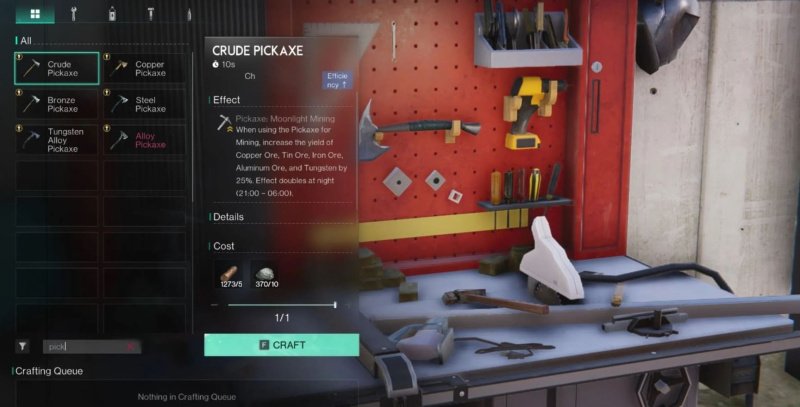Image resolution: width=800 pixels, height=407 pixels.
Task: Select the Steel Pickaxe recipe
Action: tap(145, 104)
